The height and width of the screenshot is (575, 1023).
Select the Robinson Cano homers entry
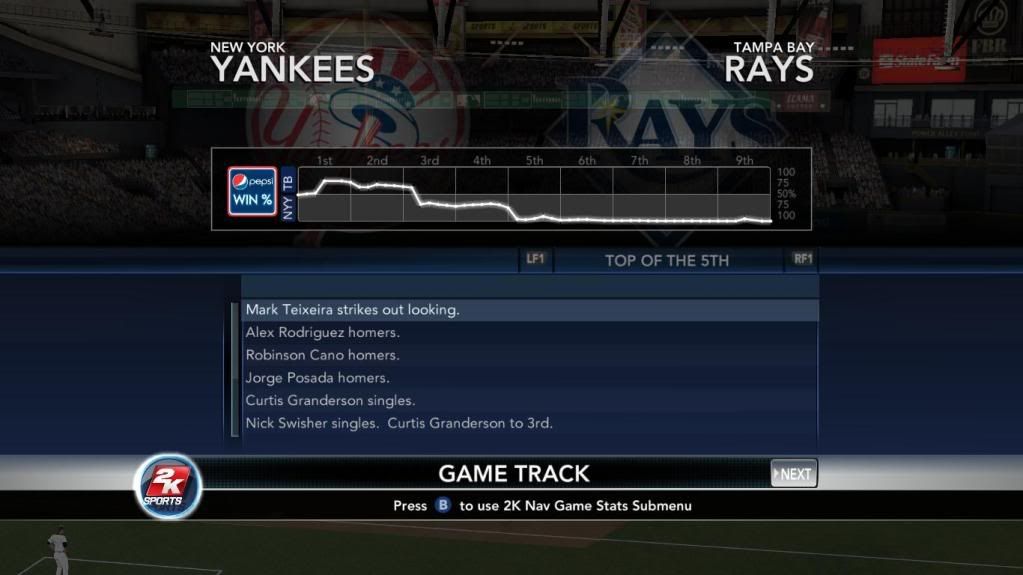coord(530,355)
